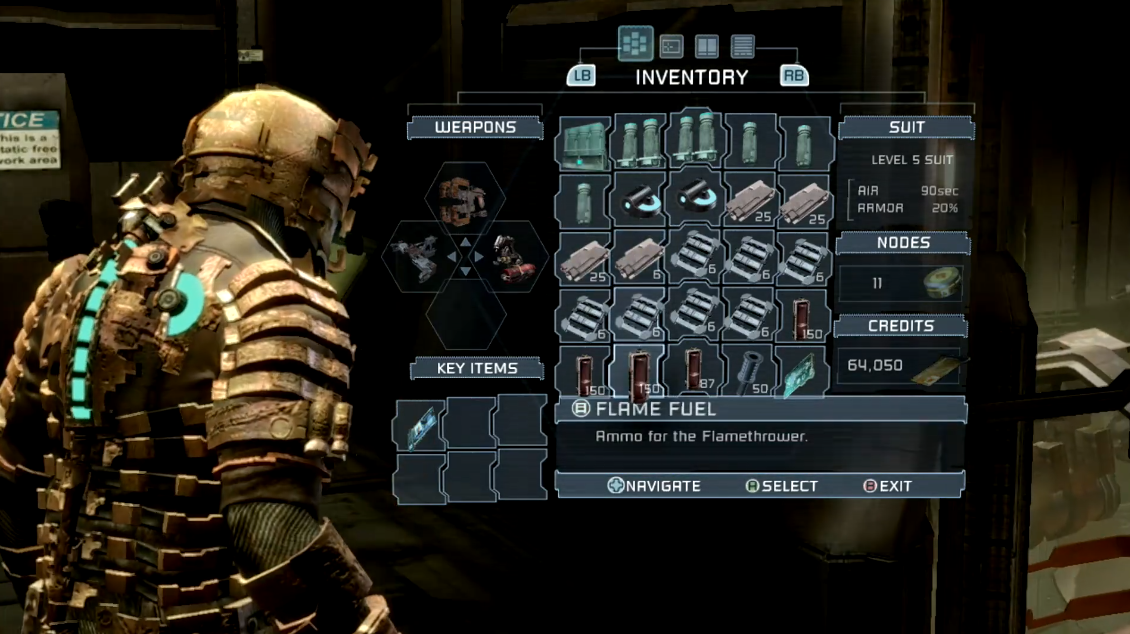Open the map tab icon
The width and height of the screenshot is (1130, 634).
[671, 46]
